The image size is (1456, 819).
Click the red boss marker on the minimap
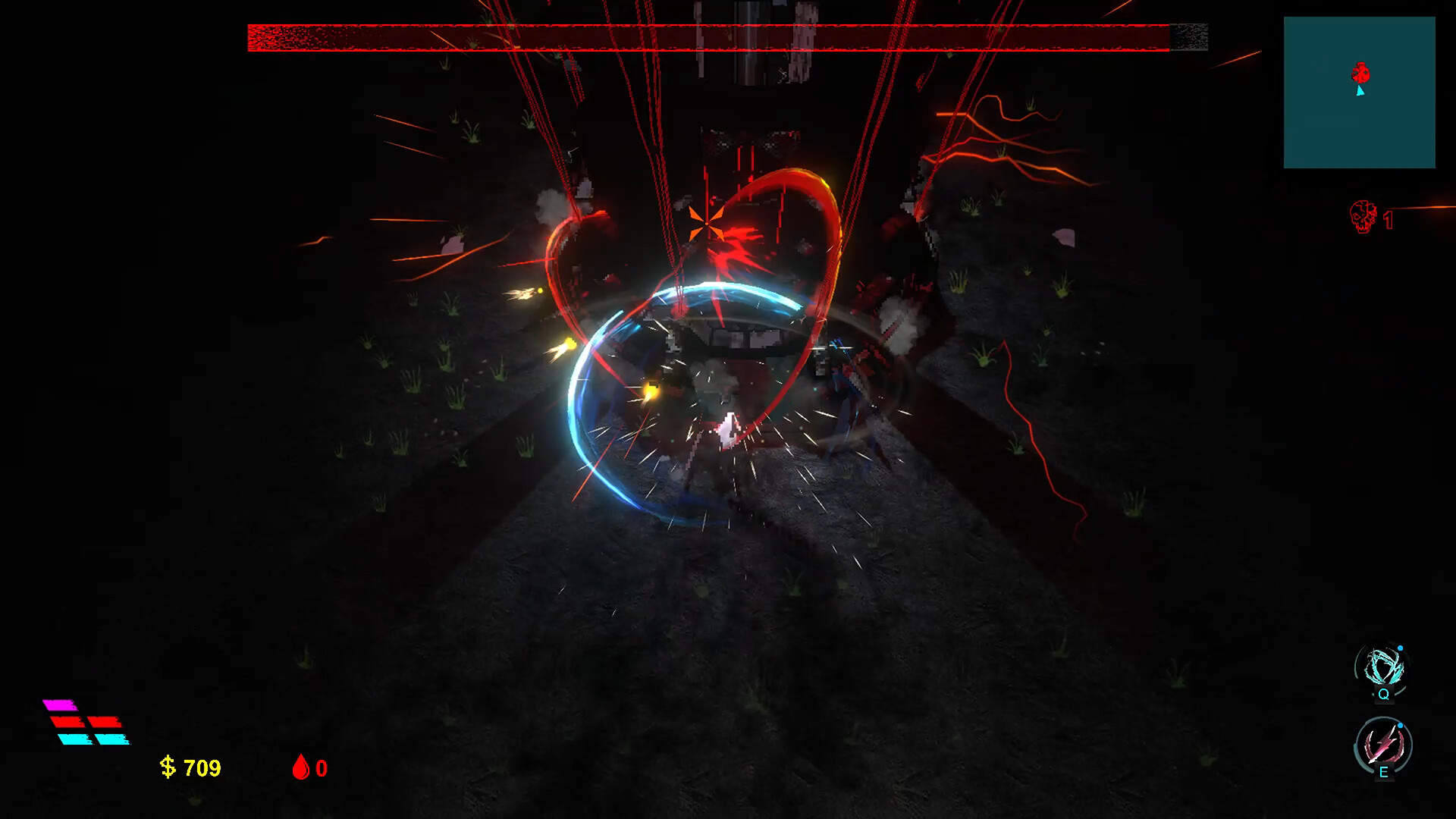point(1360,72)
